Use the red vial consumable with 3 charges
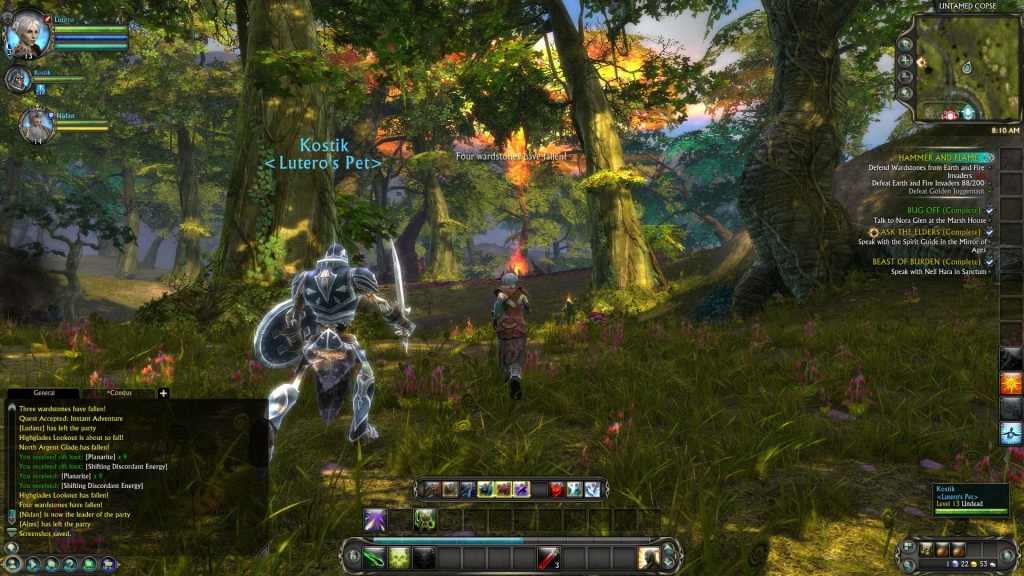The image size is (1024, 576). pyautogui.click(x=547, y=557)
